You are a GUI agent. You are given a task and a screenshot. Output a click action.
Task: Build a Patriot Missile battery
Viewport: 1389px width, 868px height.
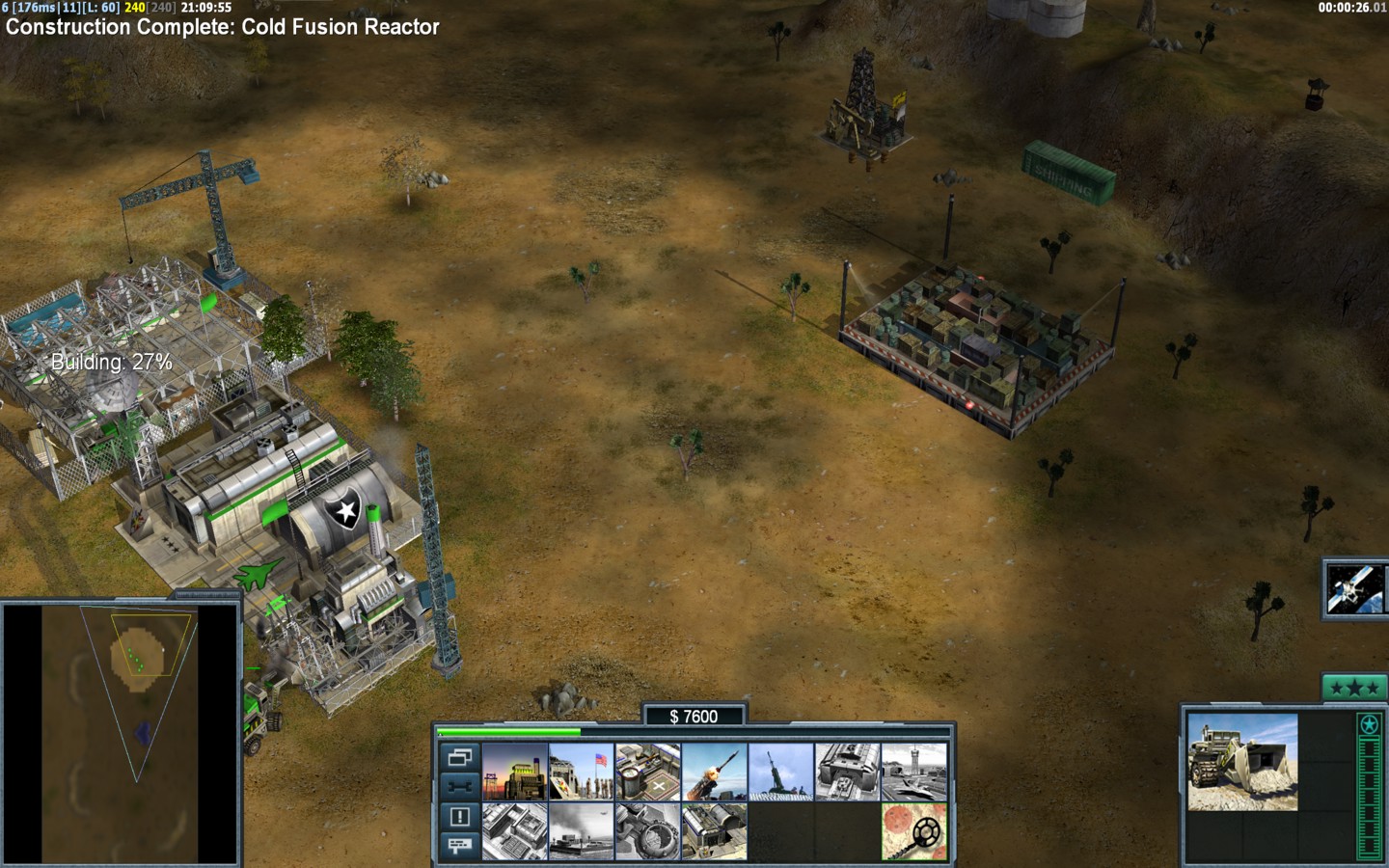[x=715, y=772]
